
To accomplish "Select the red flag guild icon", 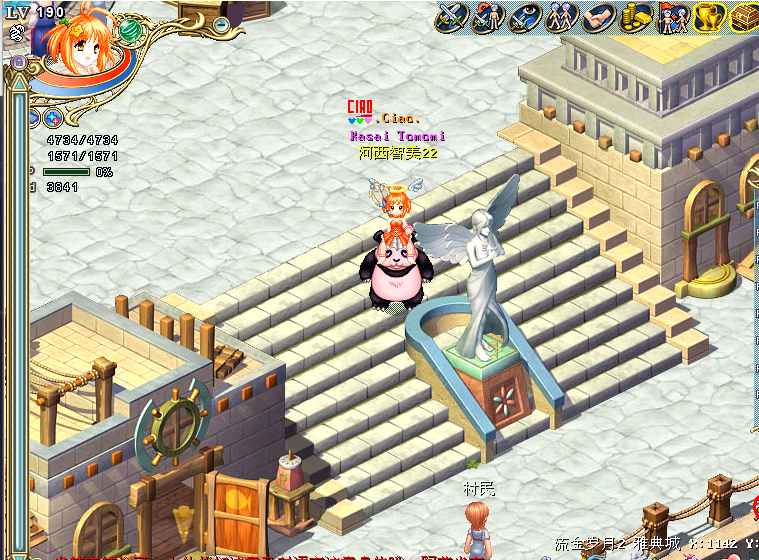I will tap(672, 17).
